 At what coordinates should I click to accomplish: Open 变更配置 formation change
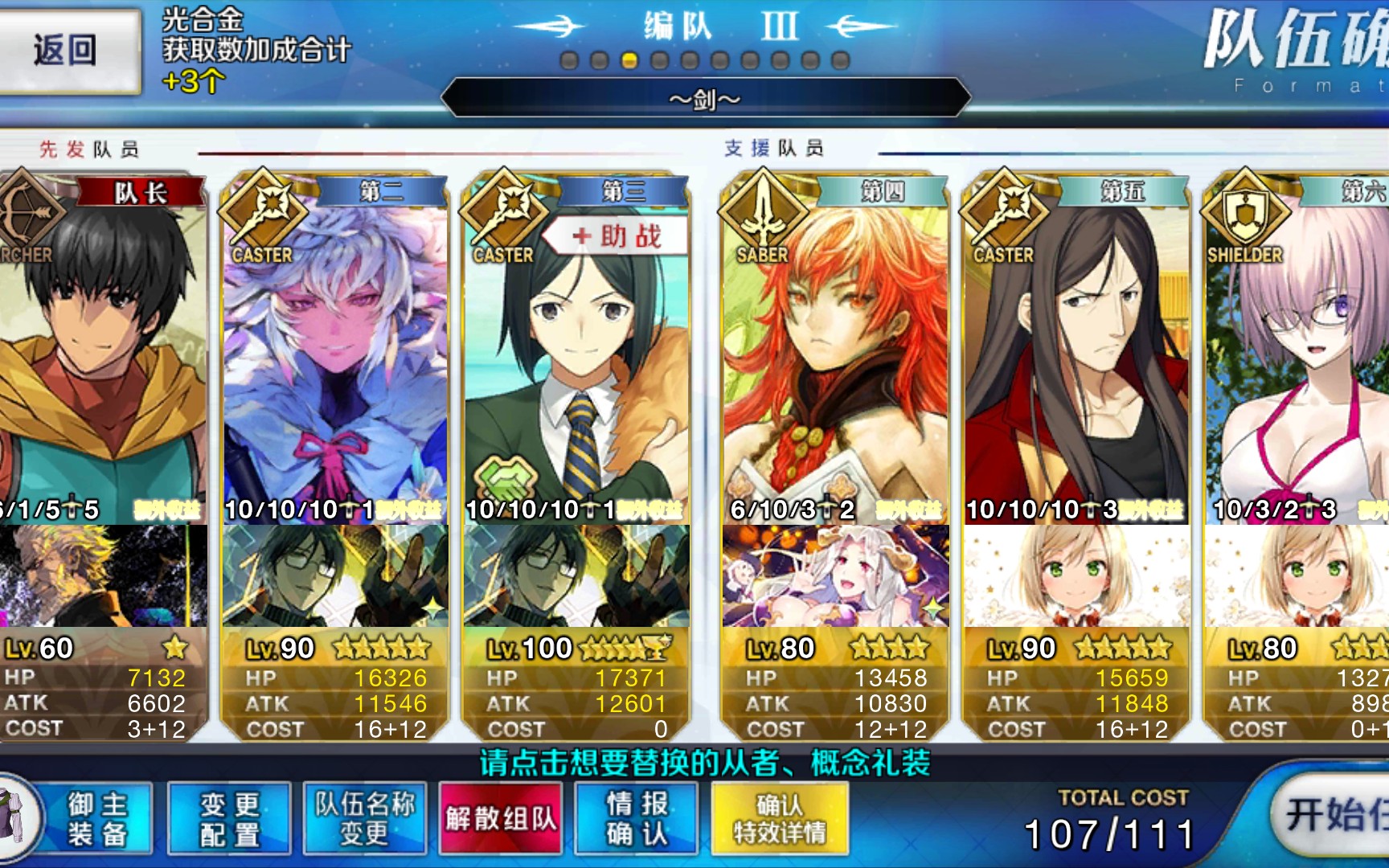tap(229, 818)
